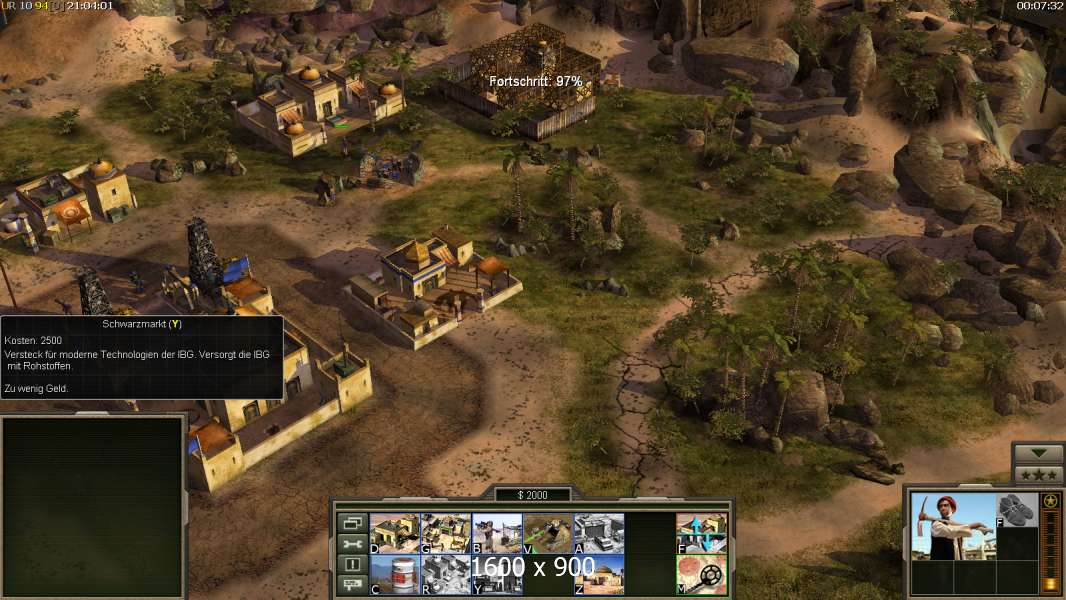Screen dimensions: 1066x600
Task: Select the grey building icon R
Action: coord(445,574)
